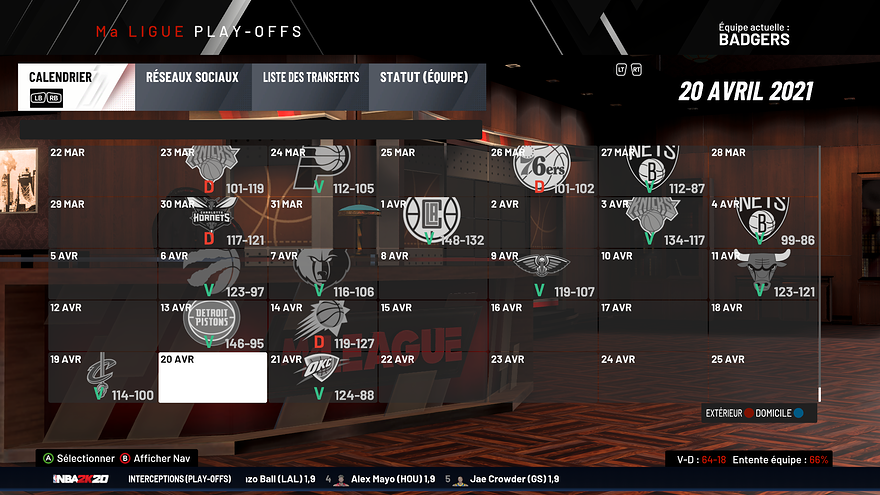
Task: Open the 7 Avr Grizzlies game
Action: pos(322,273)
